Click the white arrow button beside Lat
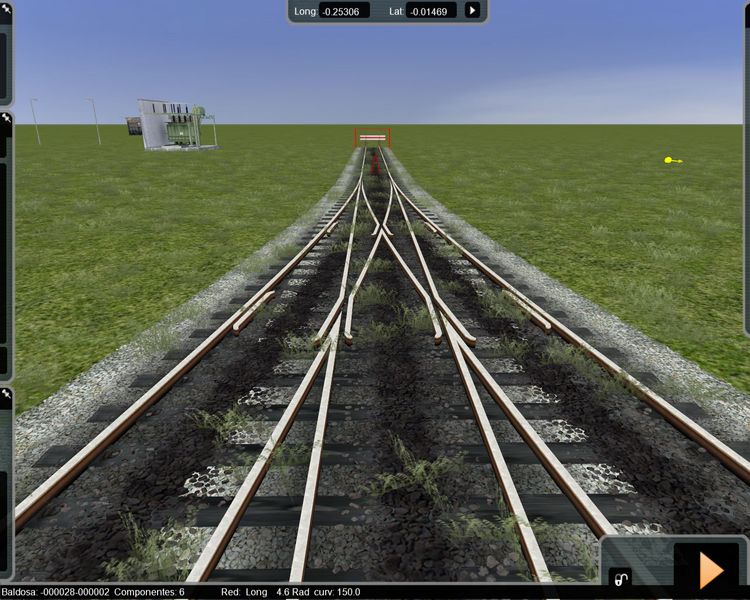Screen dimensions: 750x600 click(x=472, y=11)
